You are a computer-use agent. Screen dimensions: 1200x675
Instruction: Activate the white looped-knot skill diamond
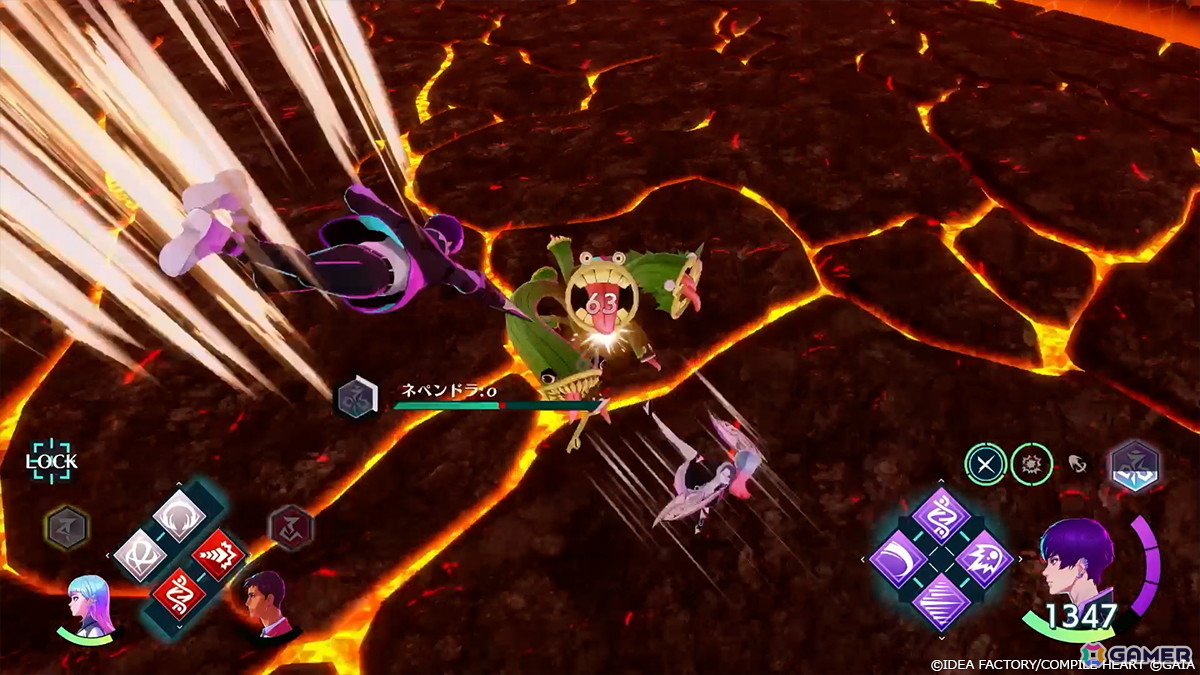(140, 555)
